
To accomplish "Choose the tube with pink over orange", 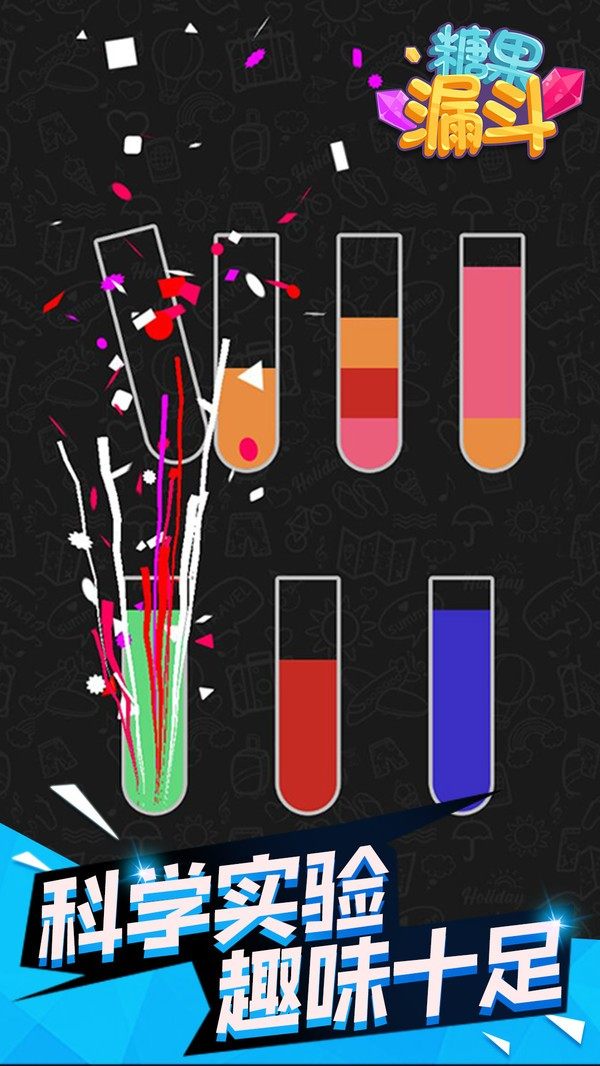I will (492, 360).
